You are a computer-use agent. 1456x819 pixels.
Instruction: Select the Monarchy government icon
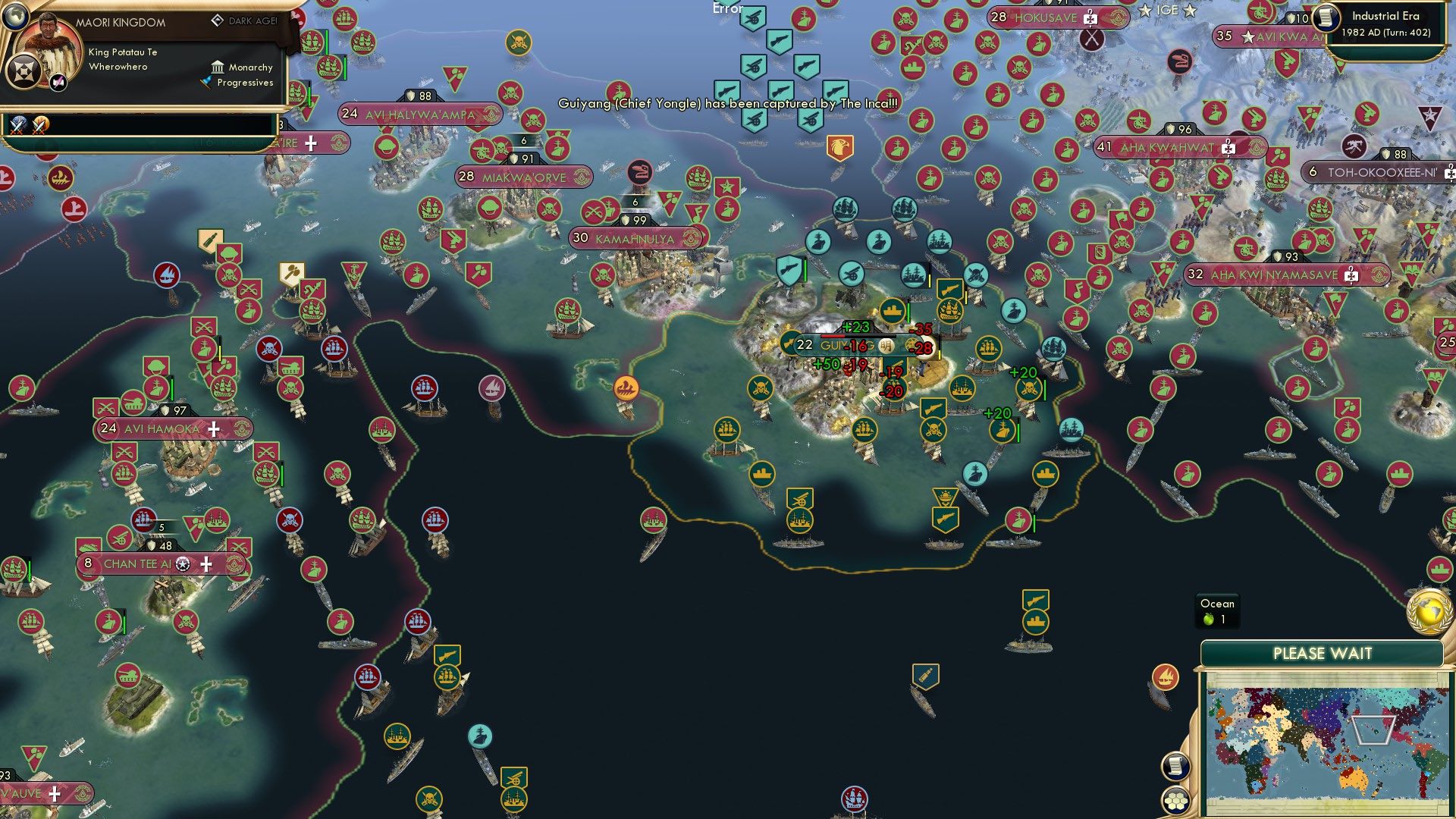click(x=218, y=67)
